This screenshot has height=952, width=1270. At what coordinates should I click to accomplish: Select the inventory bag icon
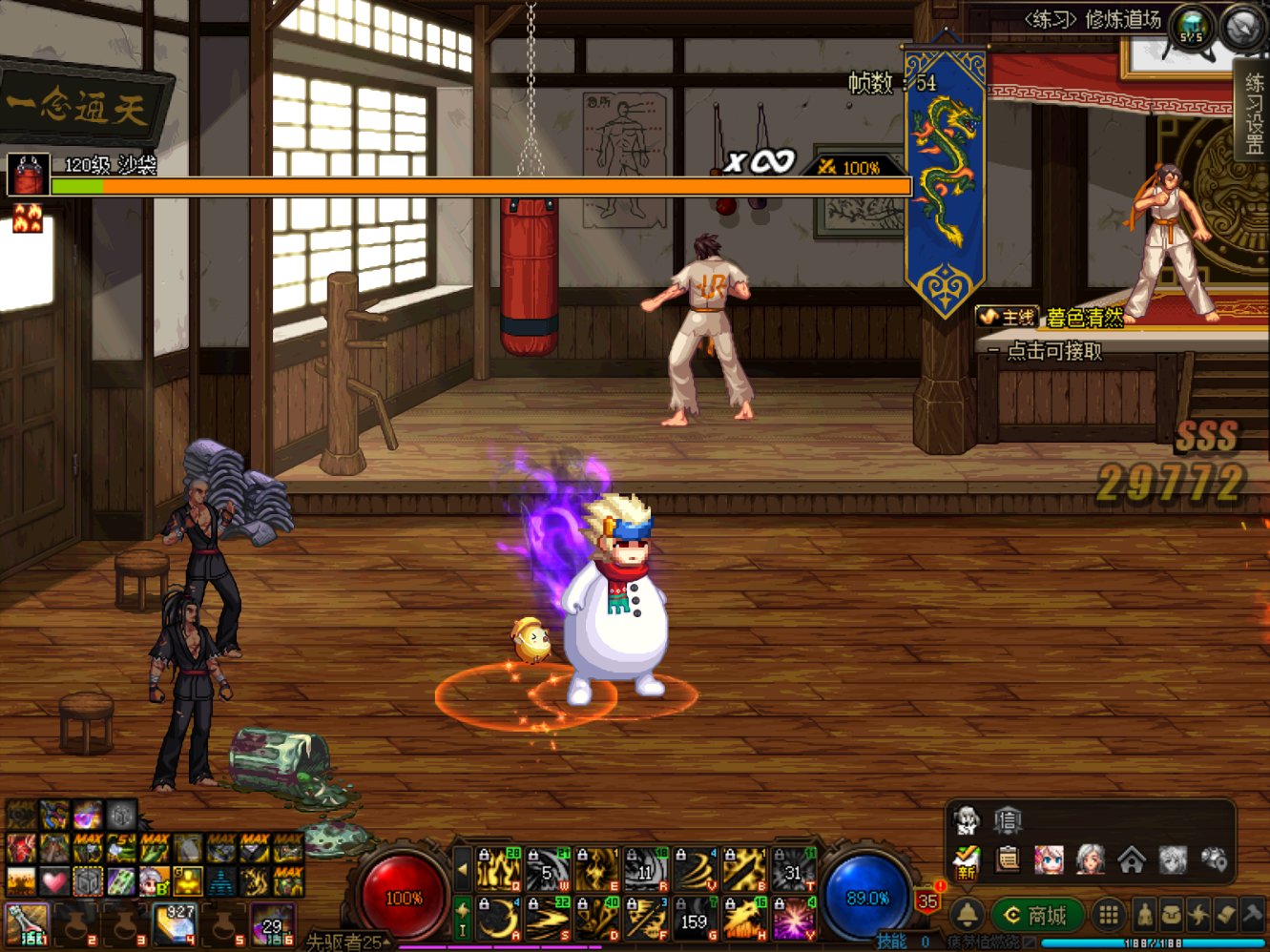[x=1174, y=915]
